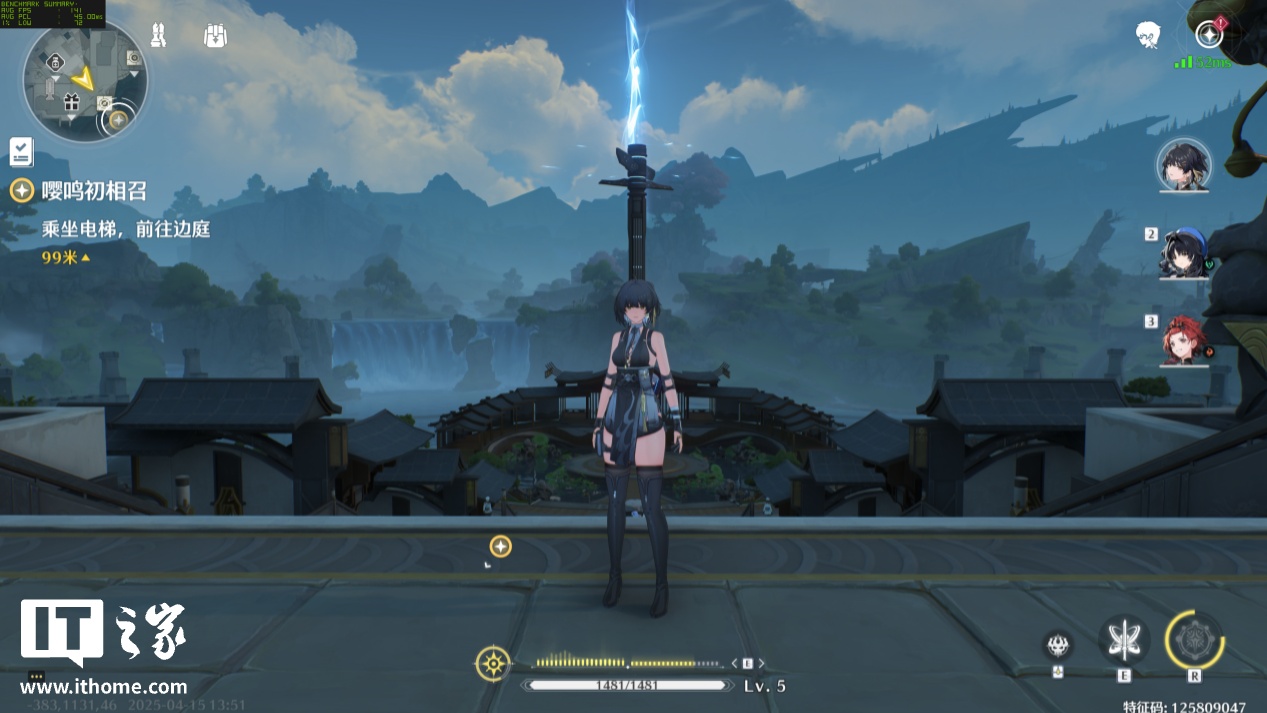The height and width of the screenshot is (713, 1267).
Task: Select the gift box marker on minimap
Action: coord(71,101)
